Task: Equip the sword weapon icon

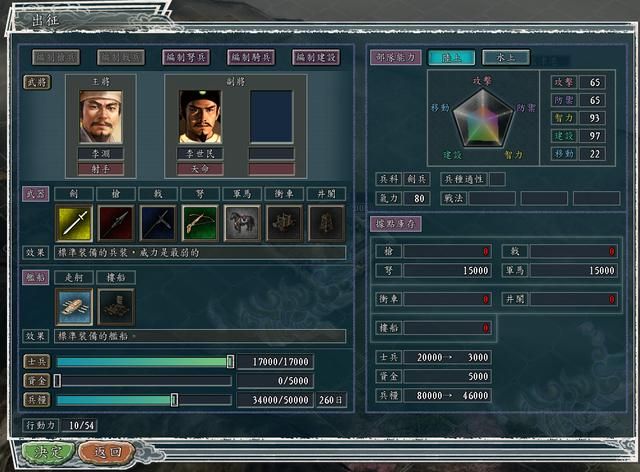Action: [x=74, y=223]
